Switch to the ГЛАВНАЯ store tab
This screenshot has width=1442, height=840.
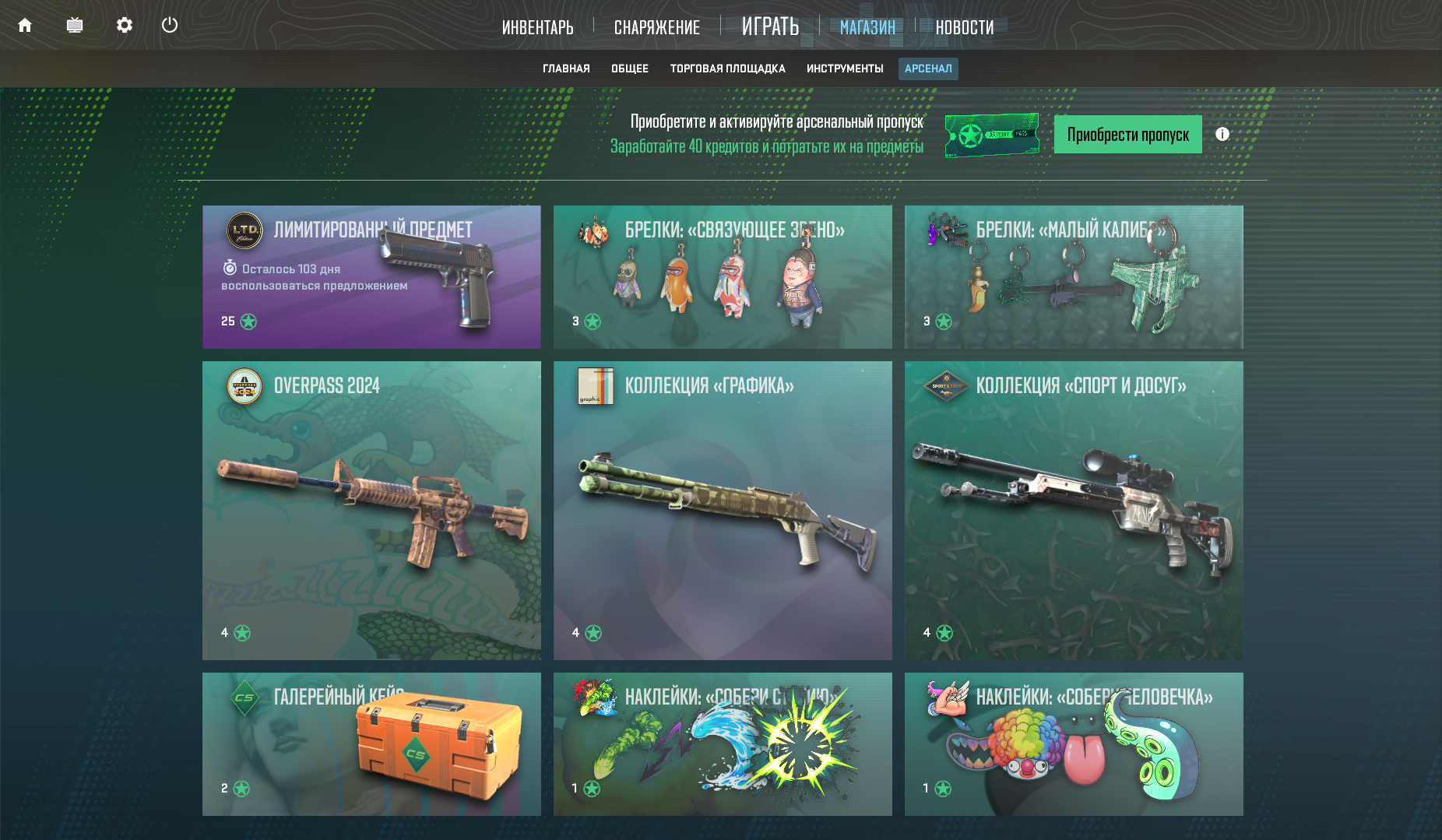click(x=566, y=69)
